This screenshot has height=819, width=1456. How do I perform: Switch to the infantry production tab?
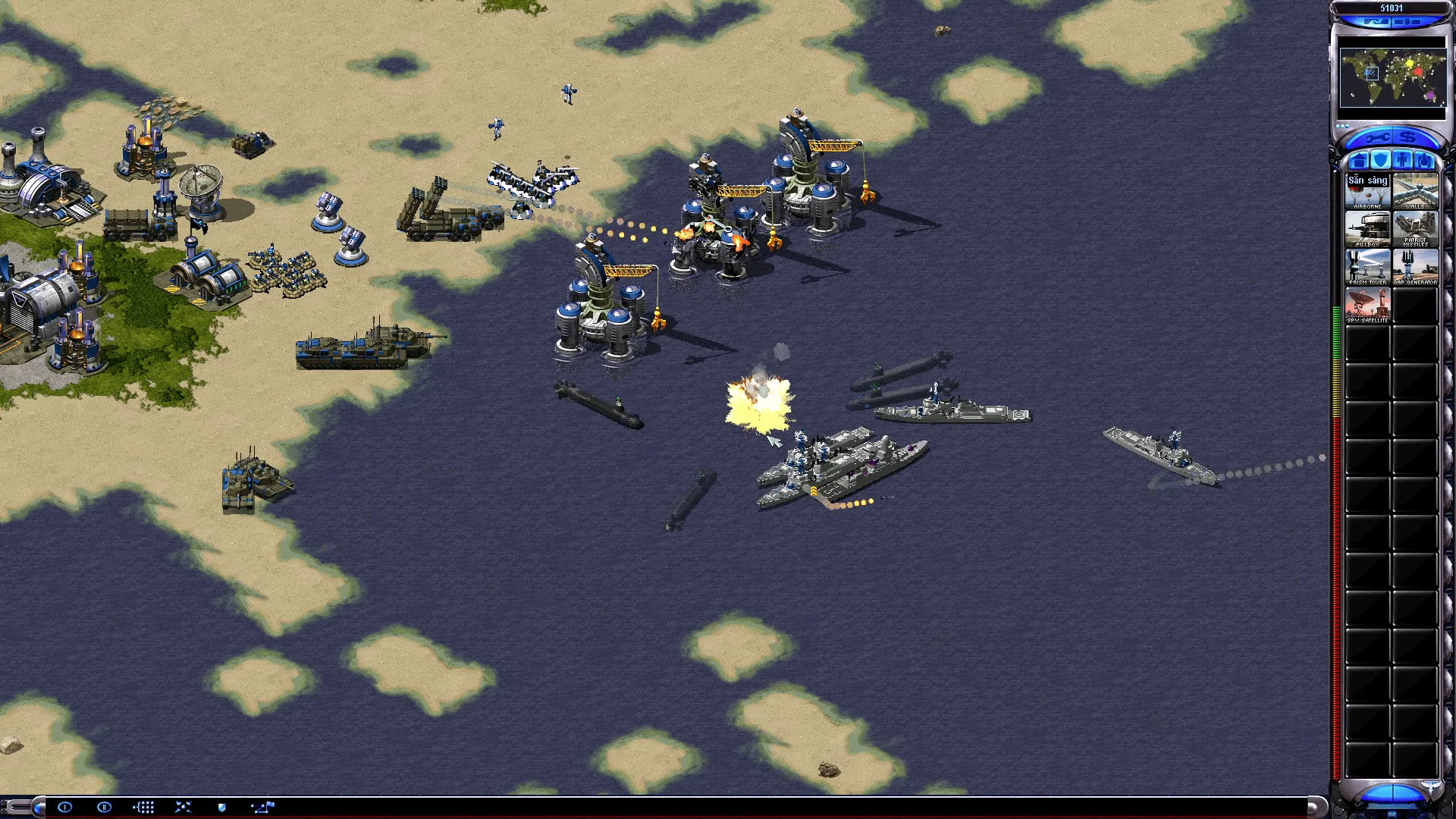[x=1403, y=161]
